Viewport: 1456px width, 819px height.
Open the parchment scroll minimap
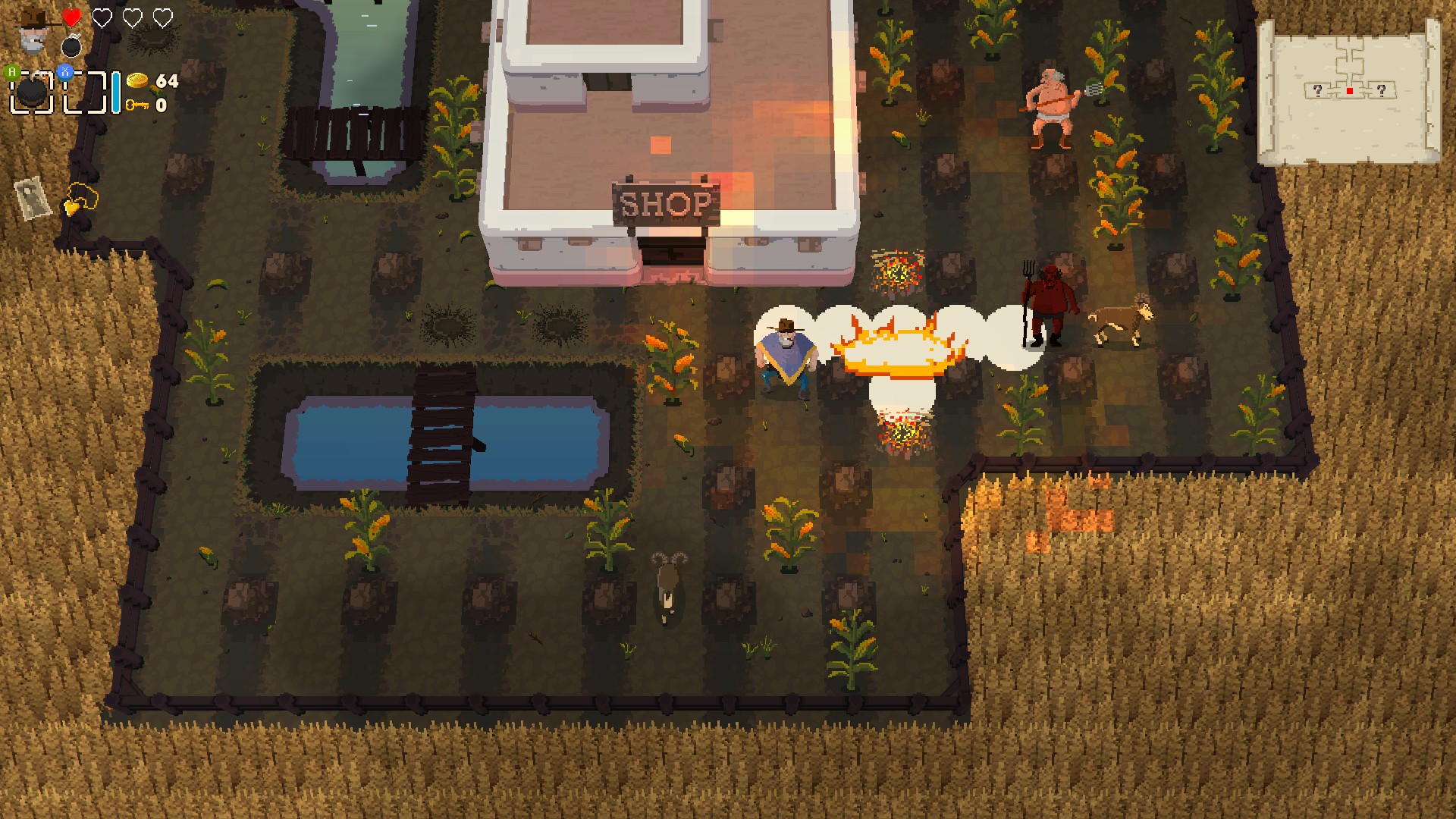pos(1349,92)
